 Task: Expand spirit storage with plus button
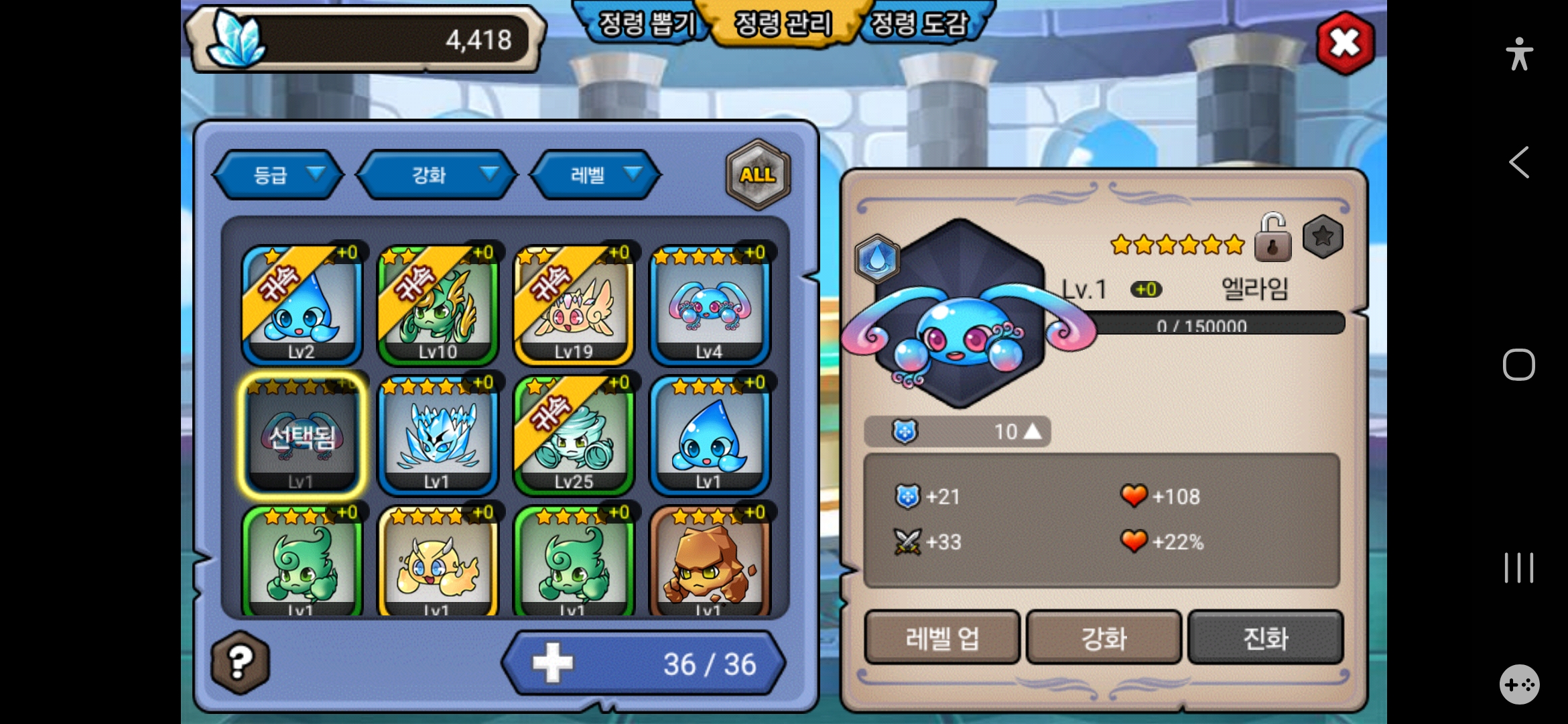(553, 663)
